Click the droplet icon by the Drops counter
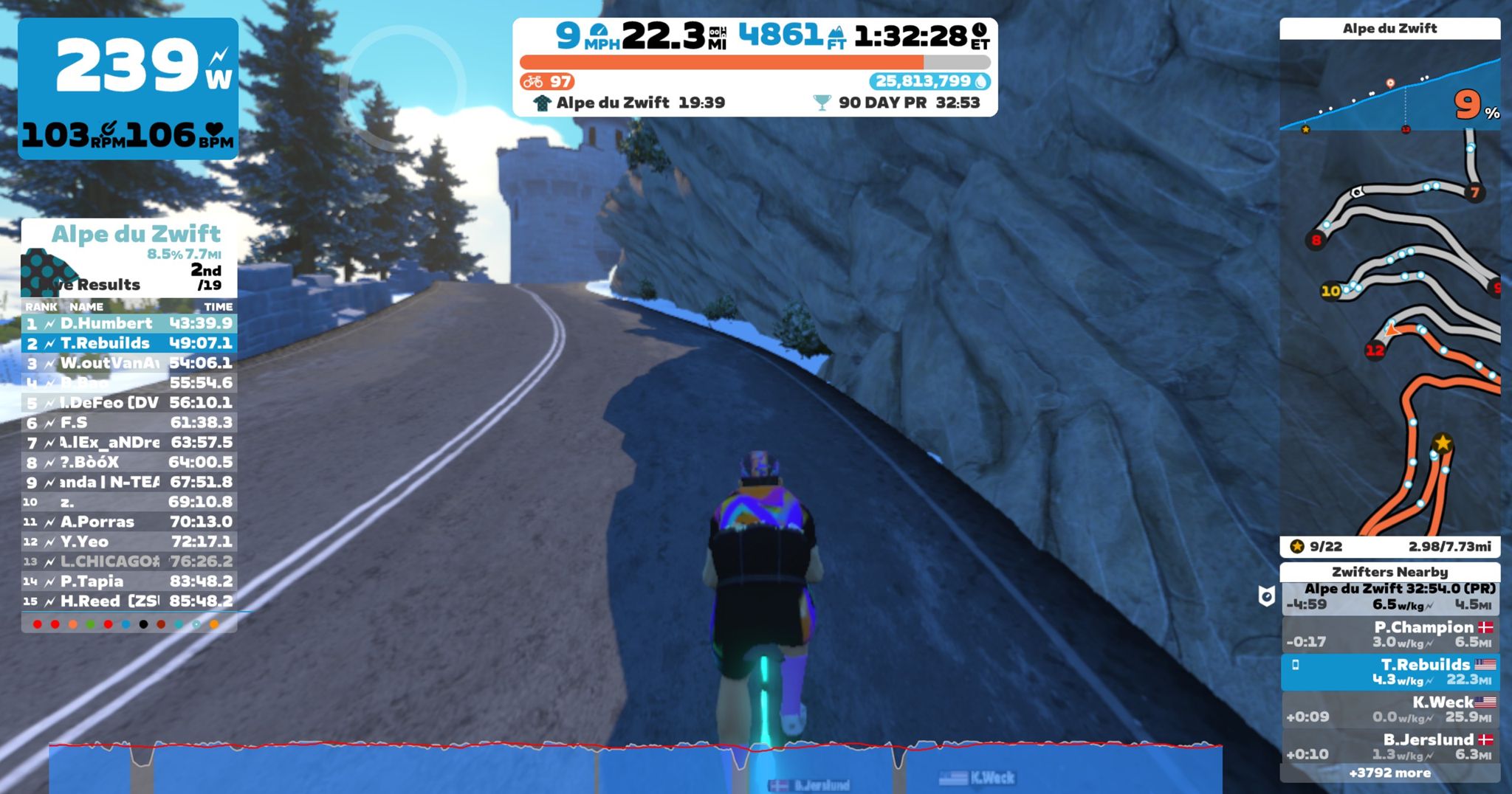Image resolution: width=1512 pixels, height=794 pixels. click(980, 83)
